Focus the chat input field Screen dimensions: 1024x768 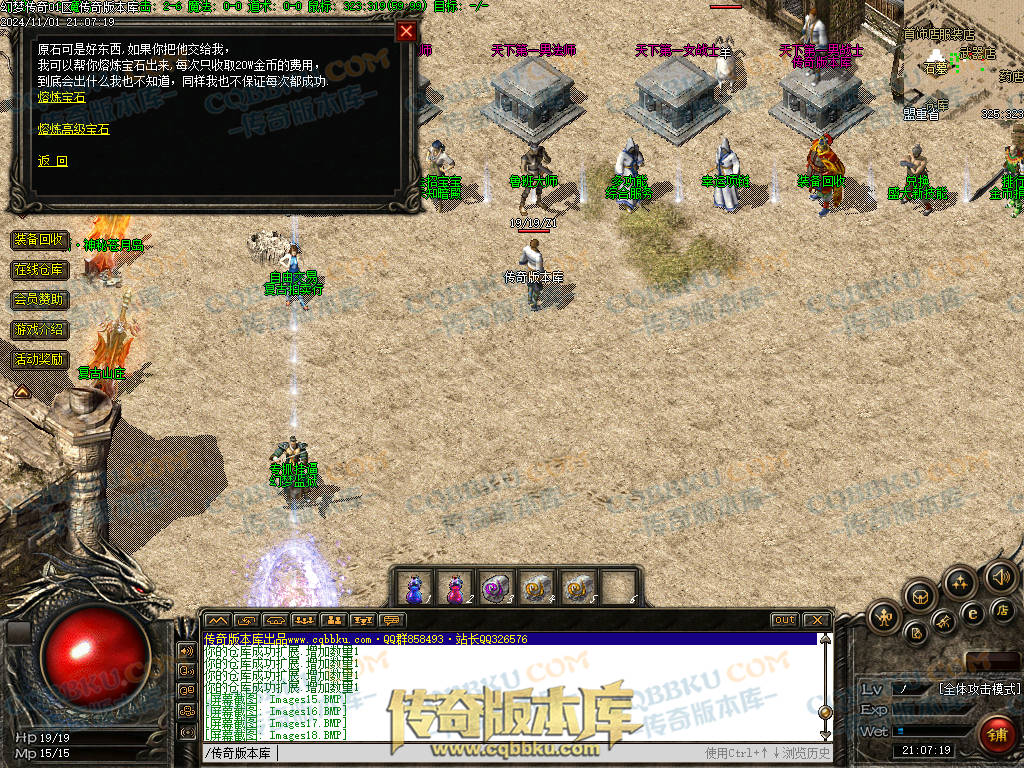click(x=450, y=753)
